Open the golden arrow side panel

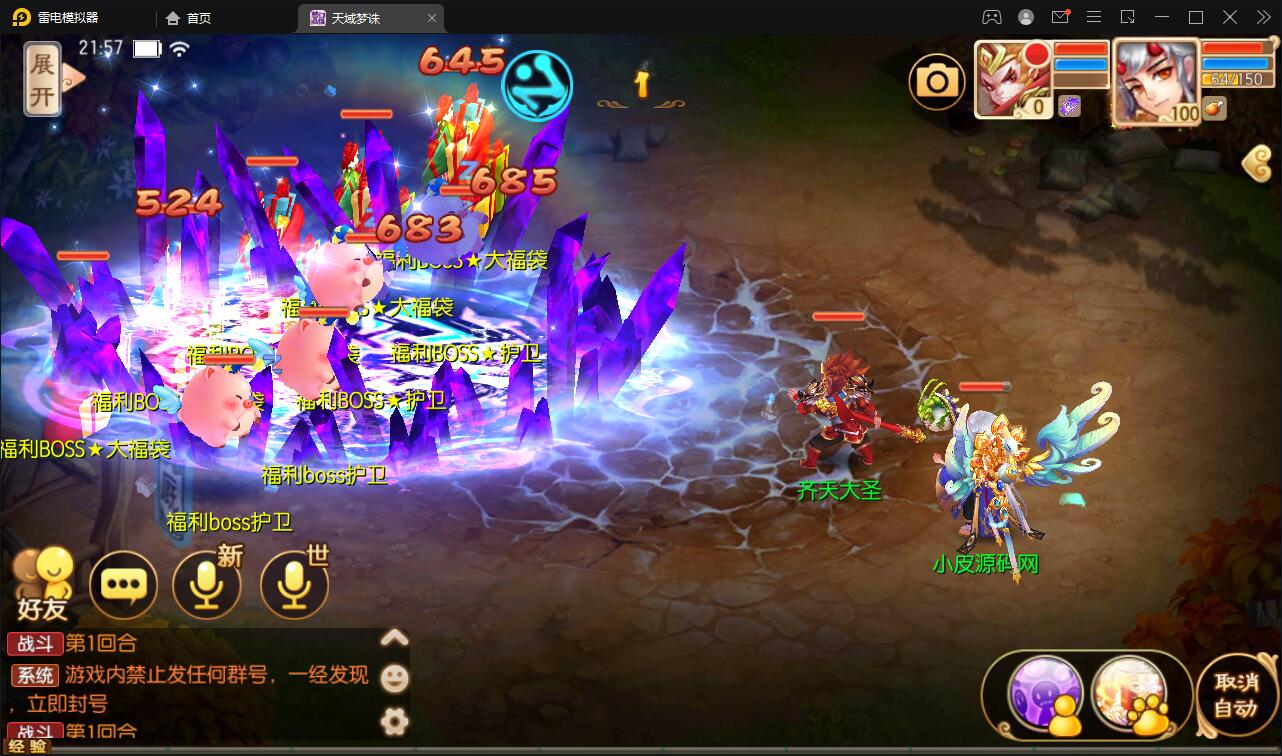pos(1258,163)
